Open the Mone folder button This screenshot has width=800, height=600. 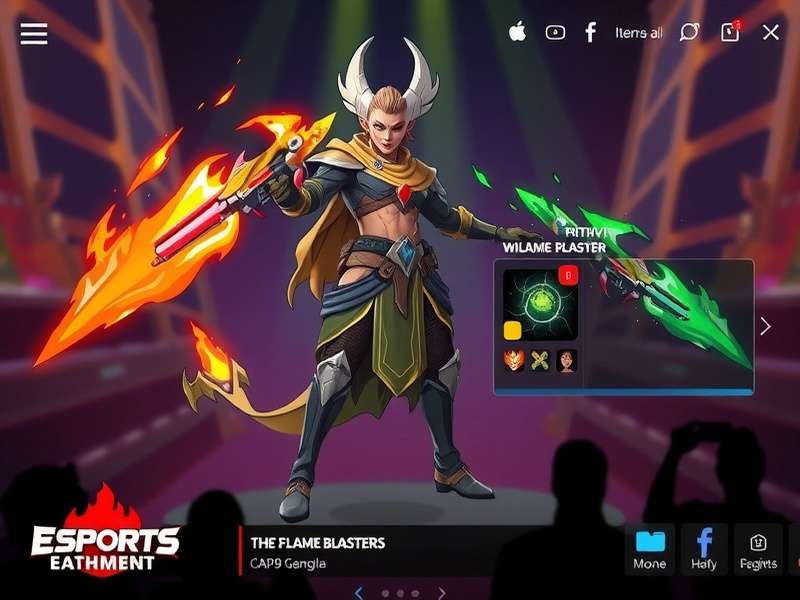650,549
